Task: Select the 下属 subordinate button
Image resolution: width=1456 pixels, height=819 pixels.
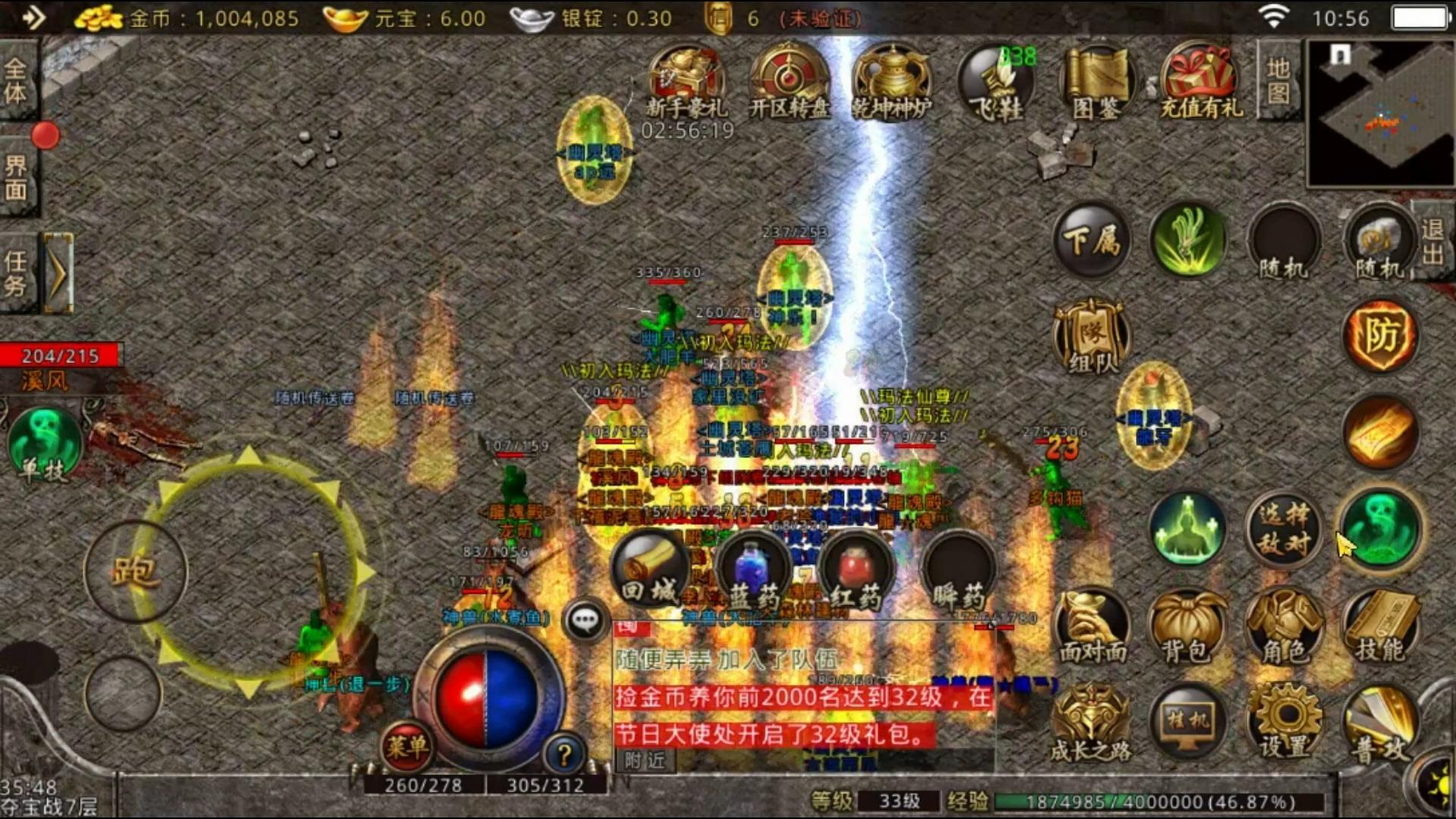Action: (1092, 241)
